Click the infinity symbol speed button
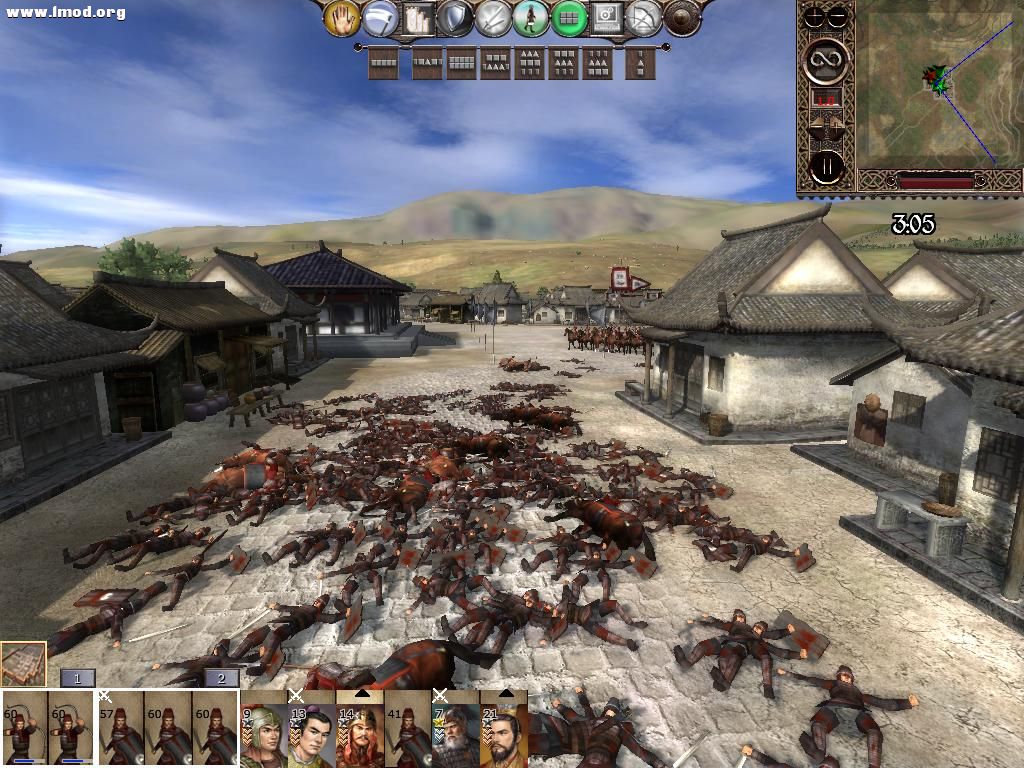This screenshot has height=768, width=1024. (827, 60)
